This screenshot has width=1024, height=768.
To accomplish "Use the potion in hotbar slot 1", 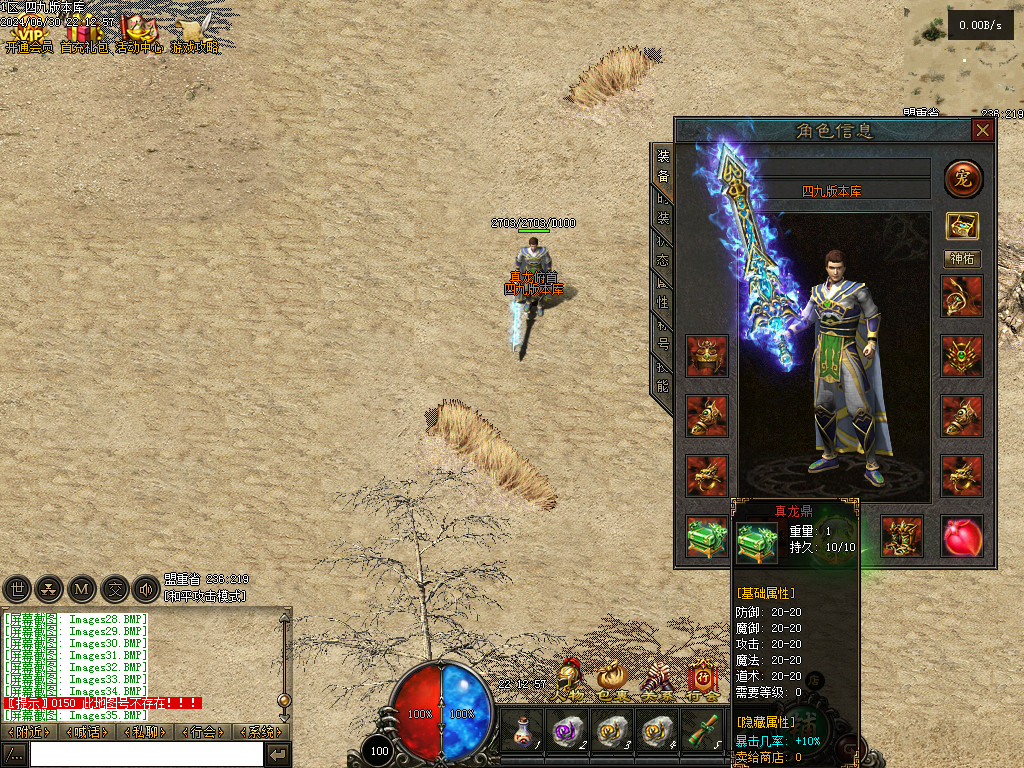I will pos(522,731).
